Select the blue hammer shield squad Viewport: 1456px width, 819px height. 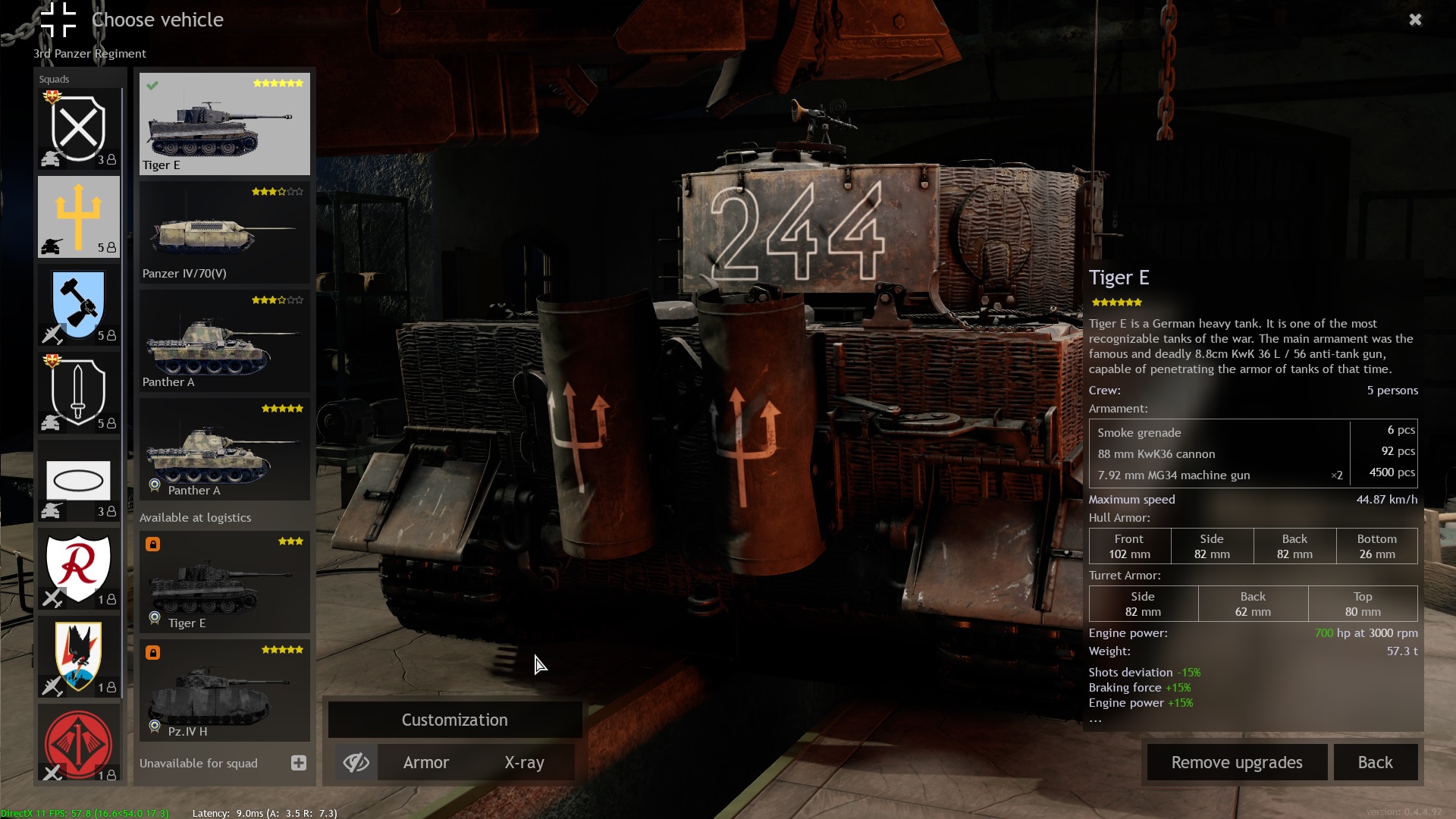point(79,305)
